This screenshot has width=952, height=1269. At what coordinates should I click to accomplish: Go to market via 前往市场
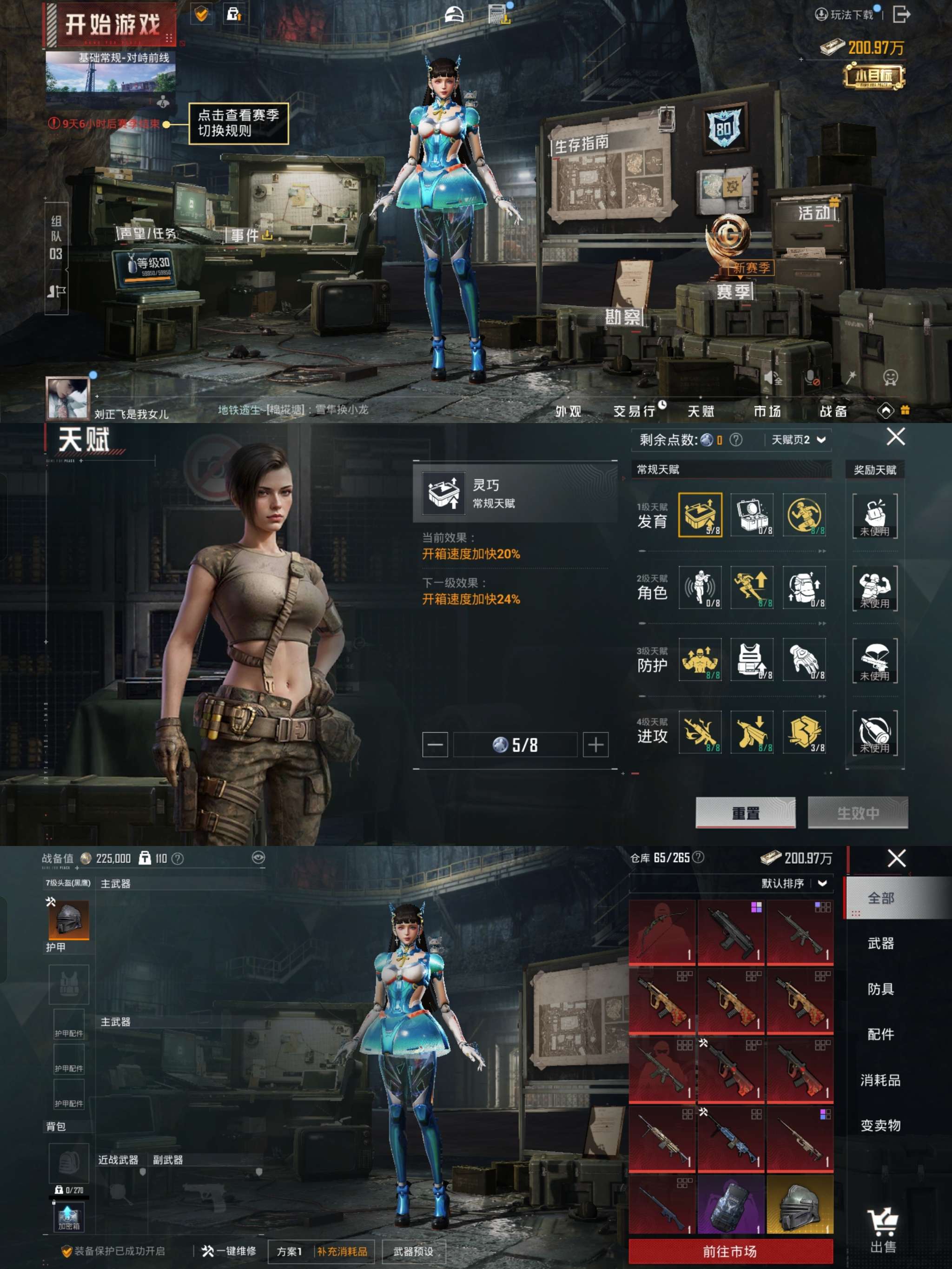tap(730, 1251)
